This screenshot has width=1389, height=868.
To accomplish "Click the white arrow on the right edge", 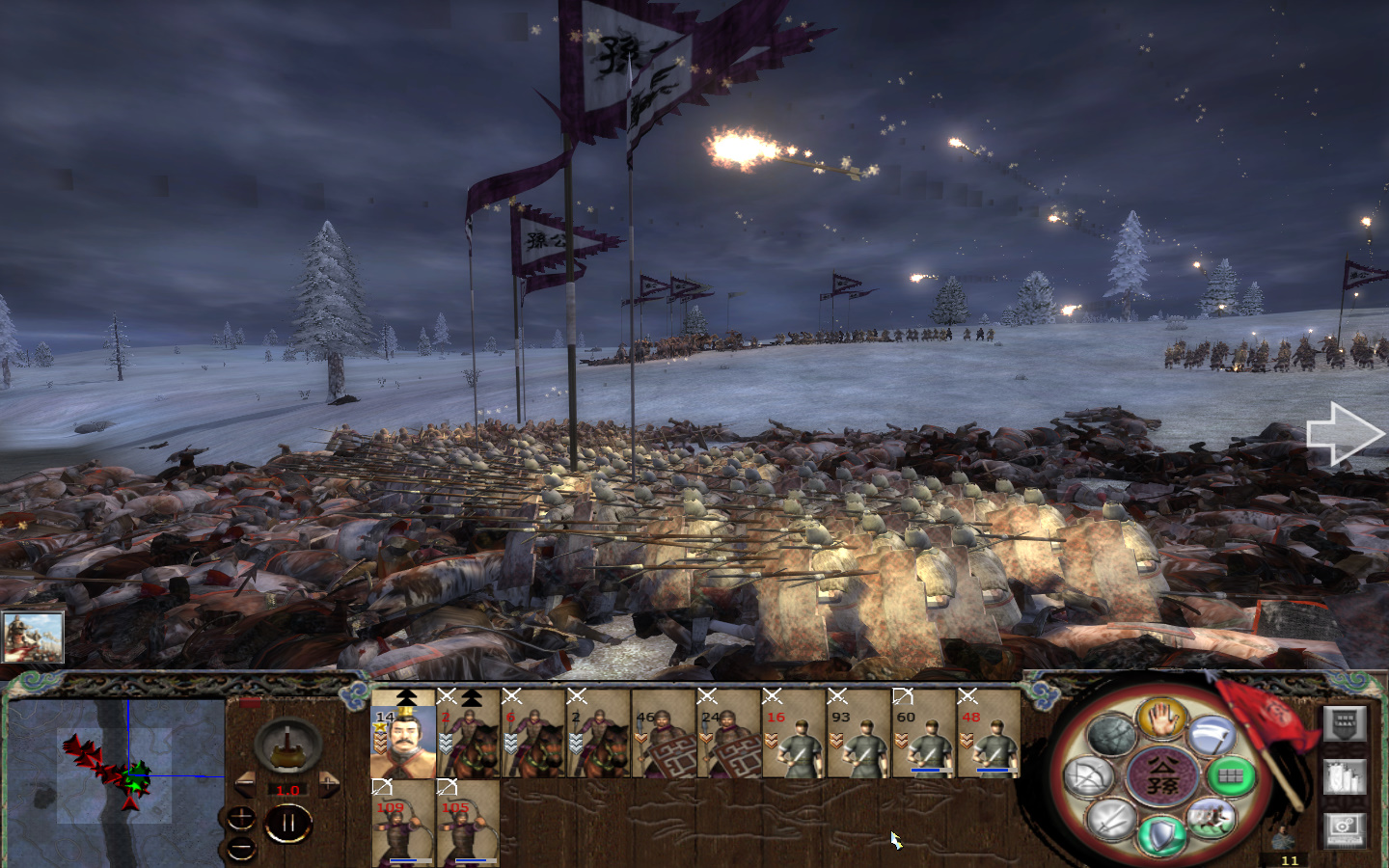I will pos(1344,432).
